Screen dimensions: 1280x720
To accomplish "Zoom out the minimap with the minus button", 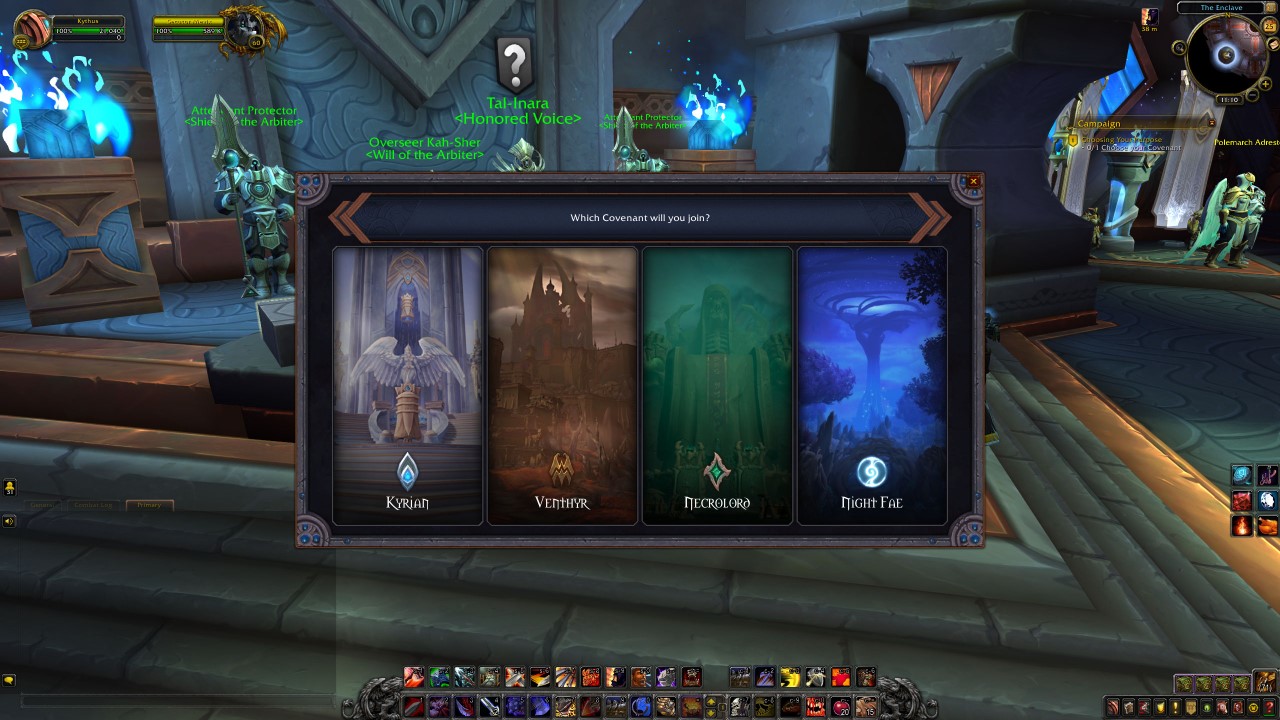I will (x=1252, y=94).
